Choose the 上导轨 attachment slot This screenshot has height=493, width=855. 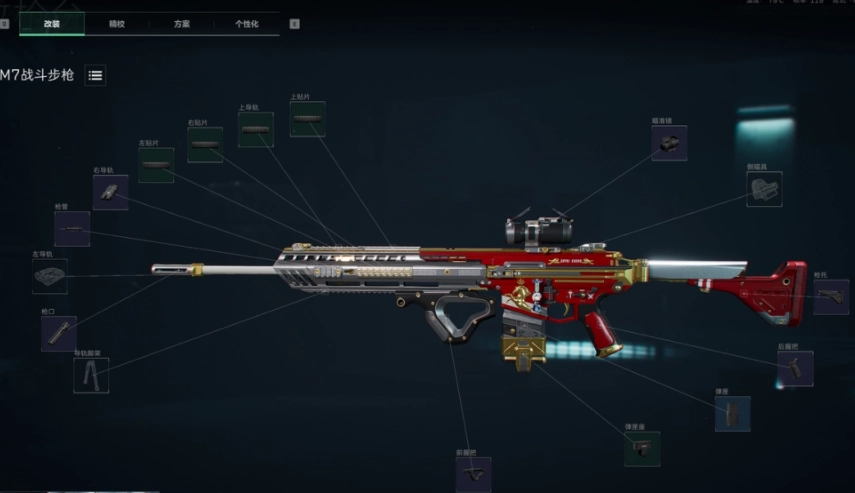coord(255,130)
